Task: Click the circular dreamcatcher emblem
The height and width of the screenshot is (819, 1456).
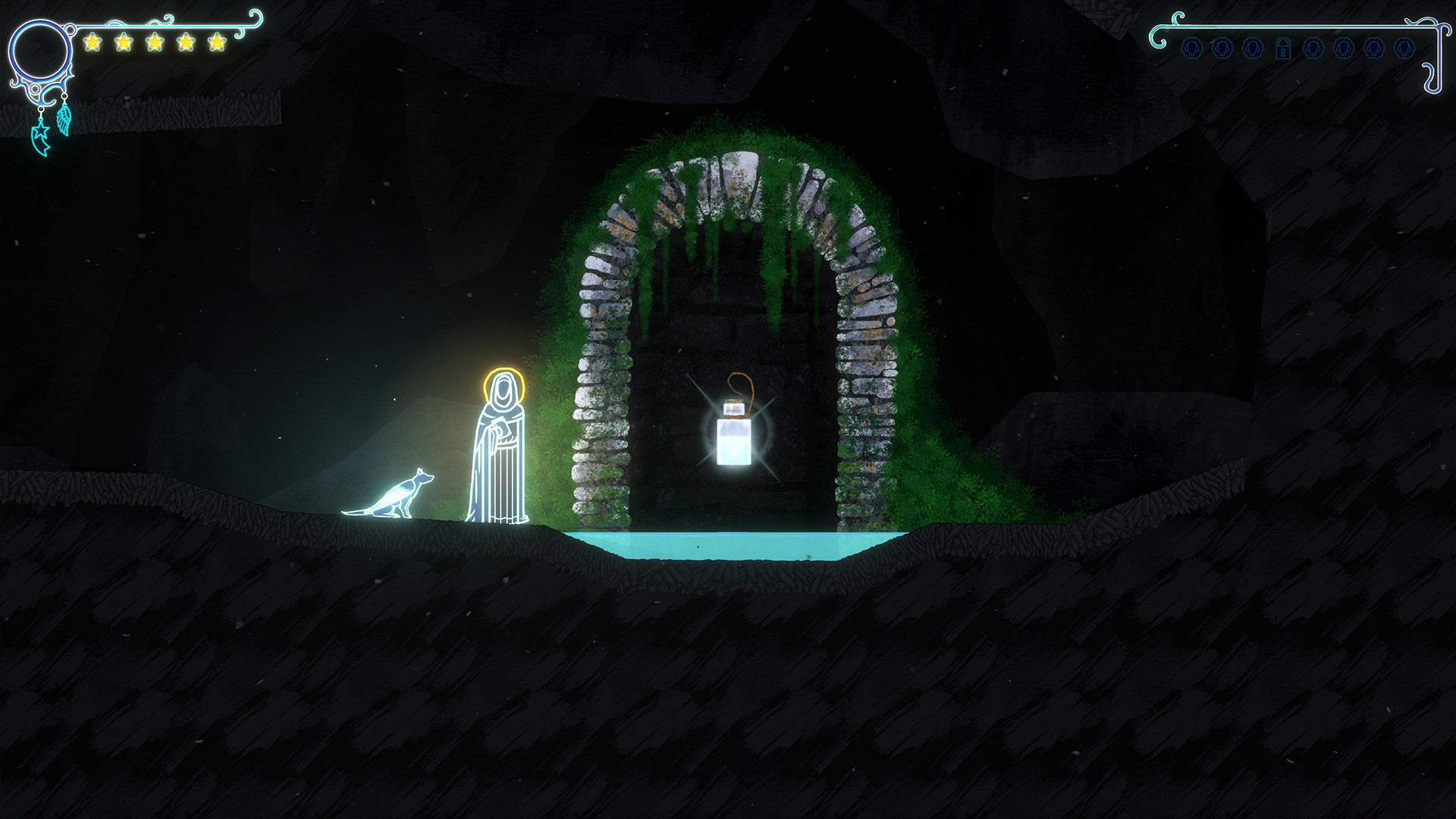Action: 42,50
